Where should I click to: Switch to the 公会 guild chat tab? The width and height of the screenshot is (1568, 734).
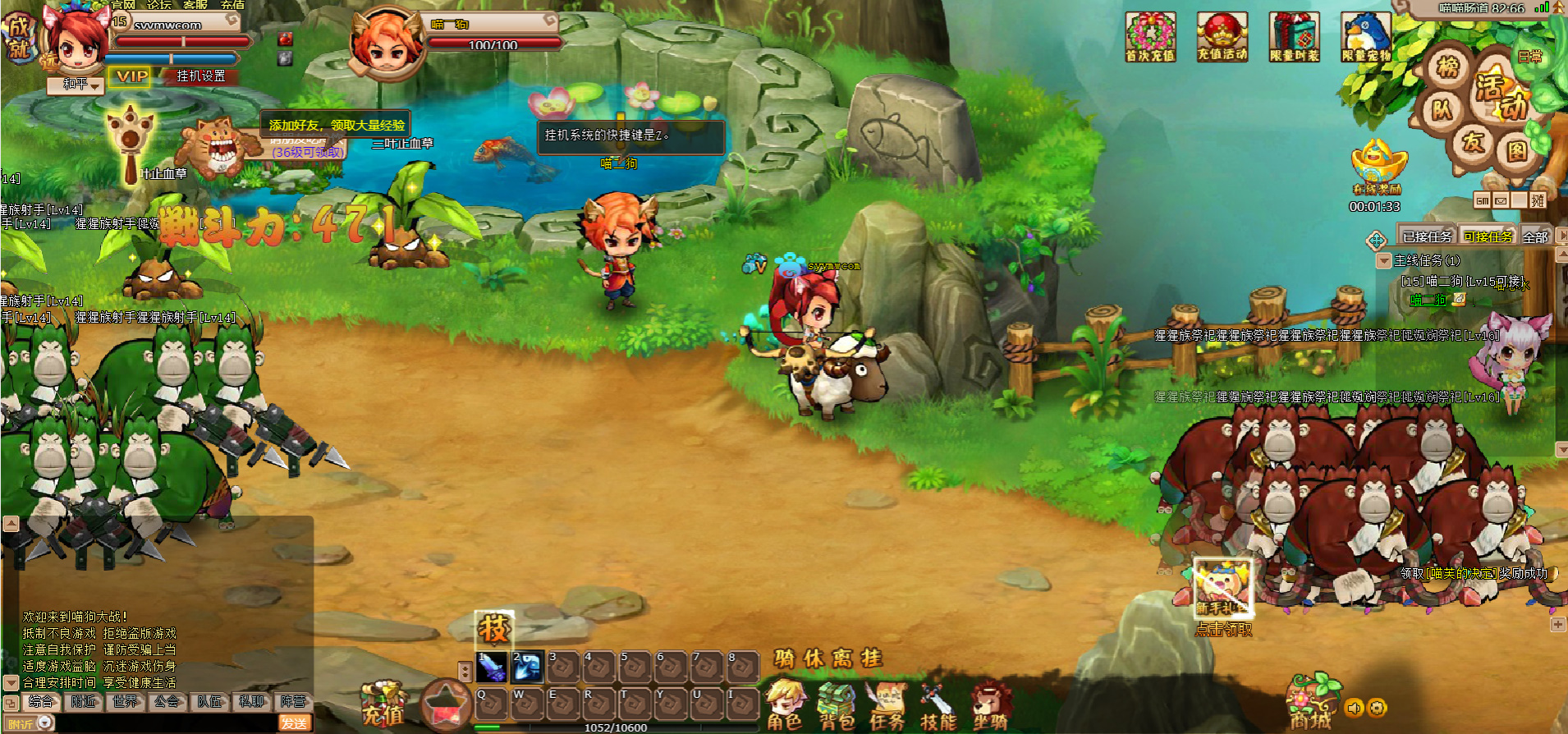tap(167, 702)
